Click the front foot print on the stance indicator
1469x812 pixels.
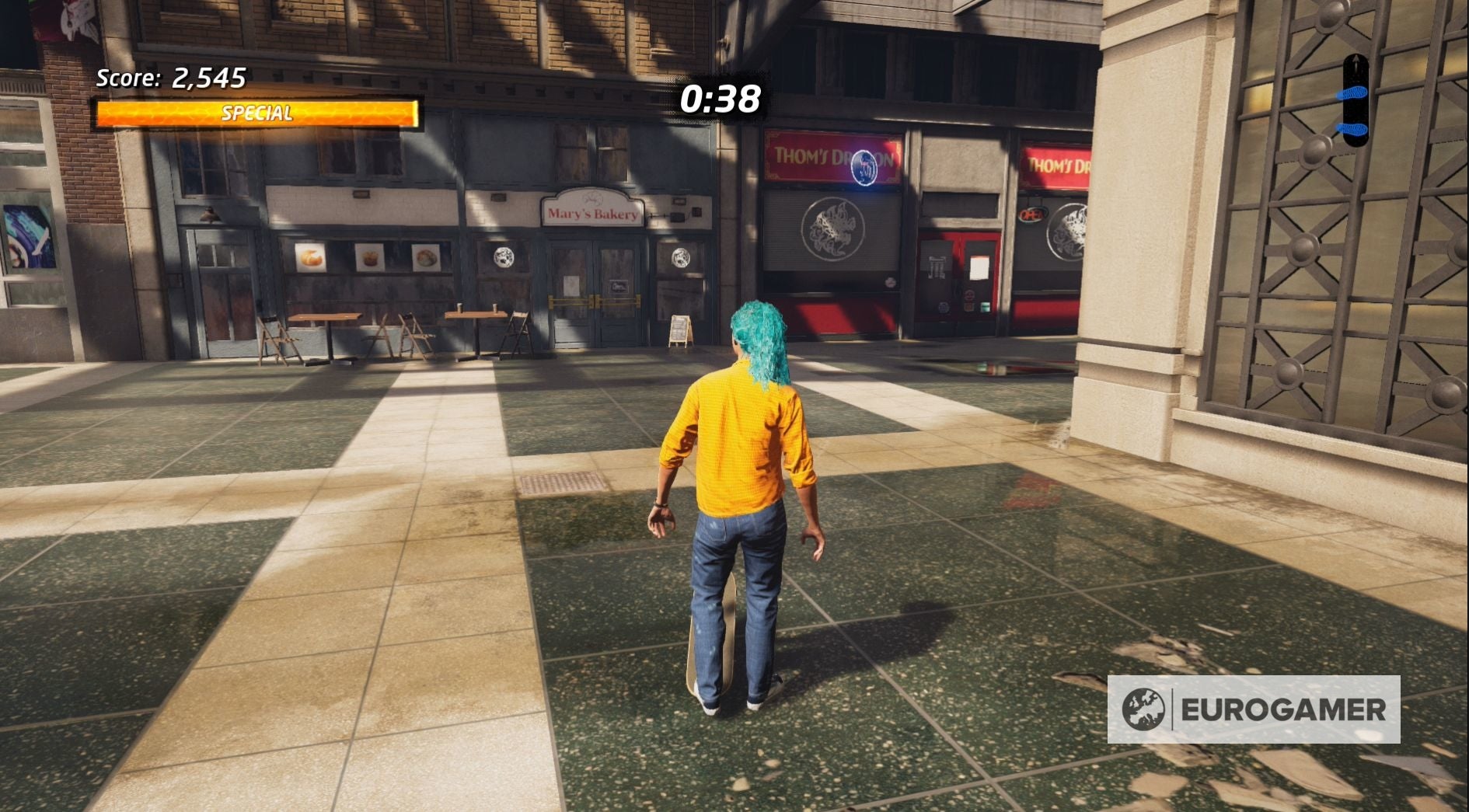1352,92
